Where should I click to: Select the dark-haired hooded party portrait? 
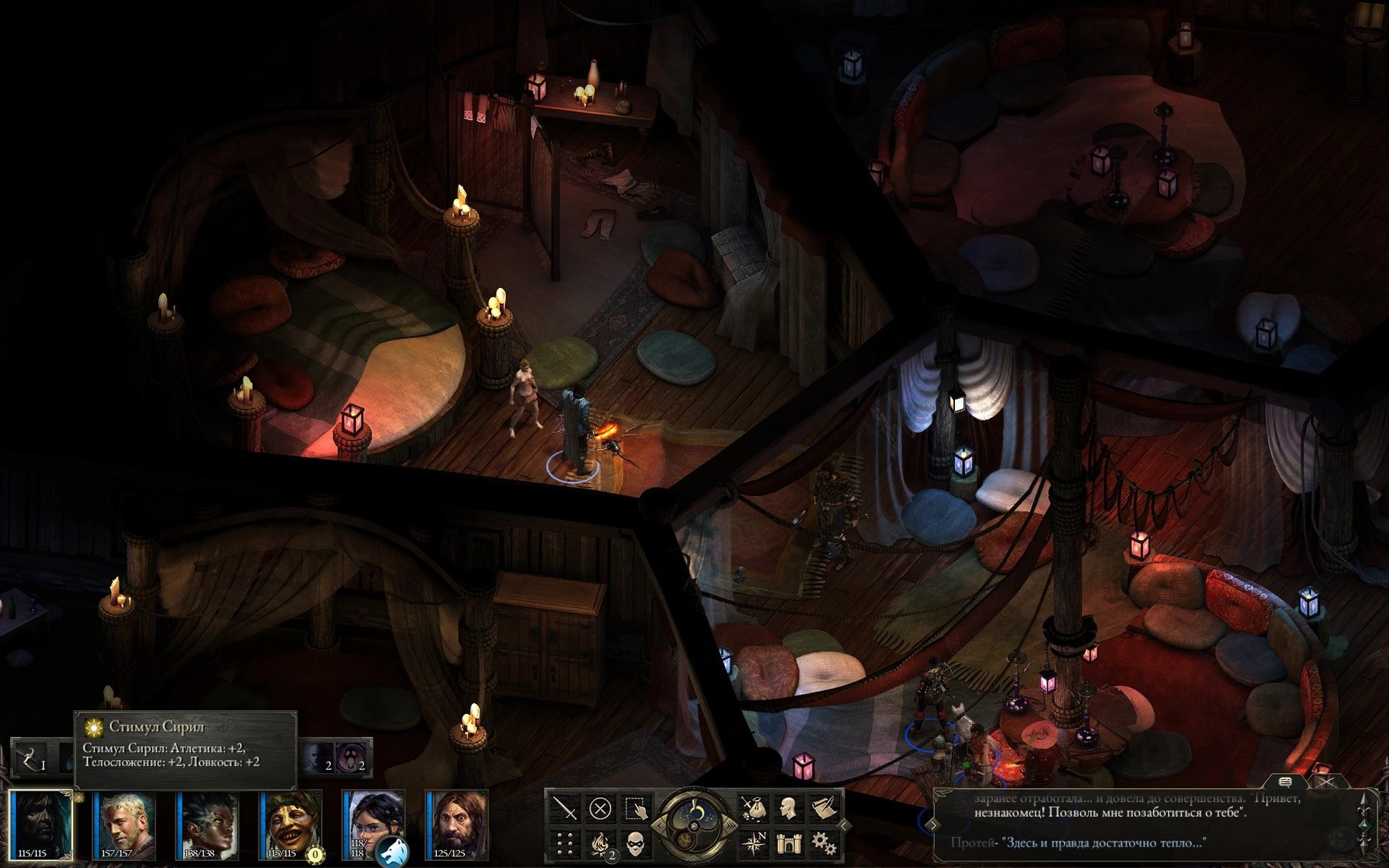click(x=42, y=824)
